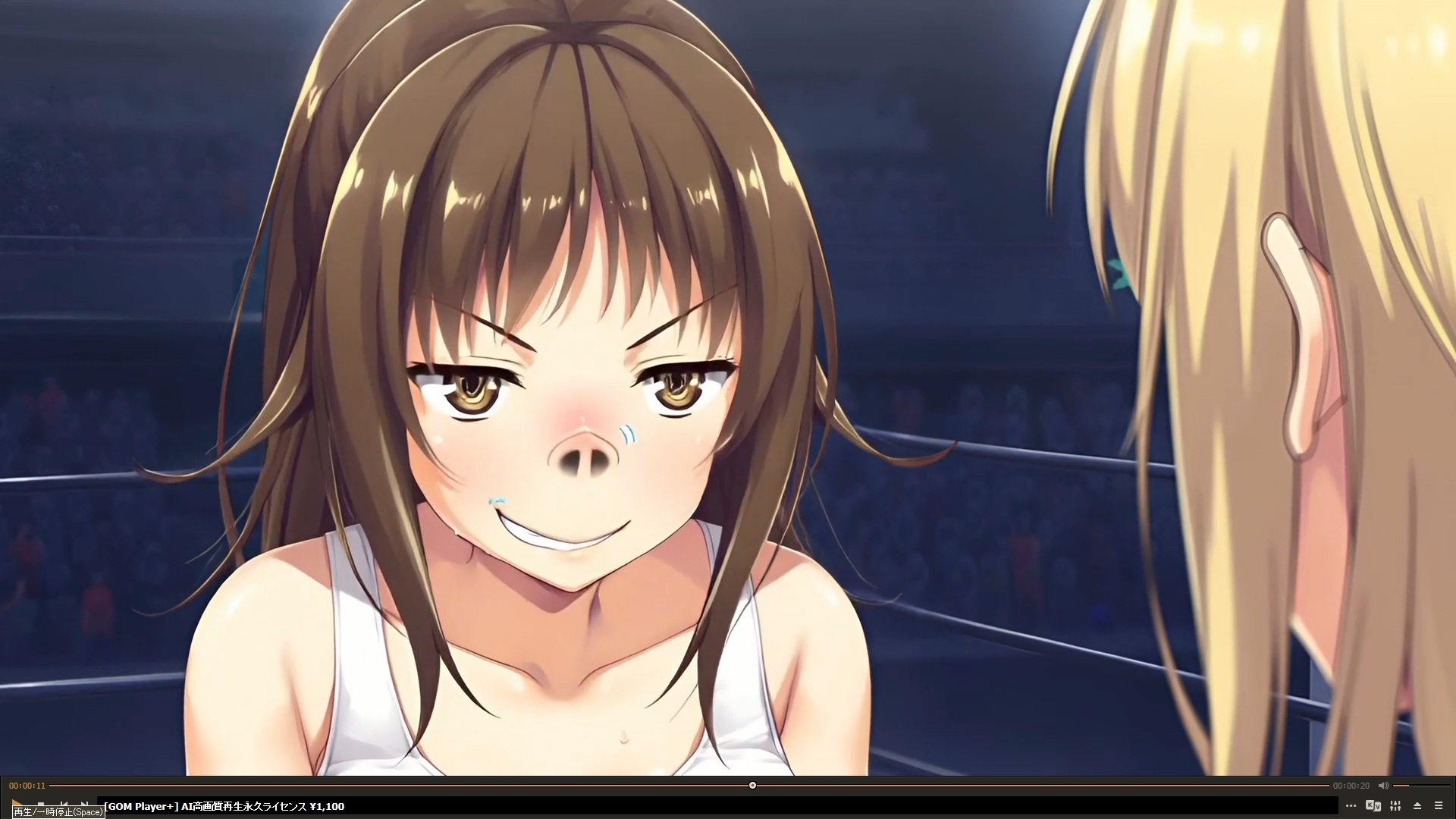Open the hamburger menu on the far right
The image size is (1456, 819).
(x=1439, y=806)
